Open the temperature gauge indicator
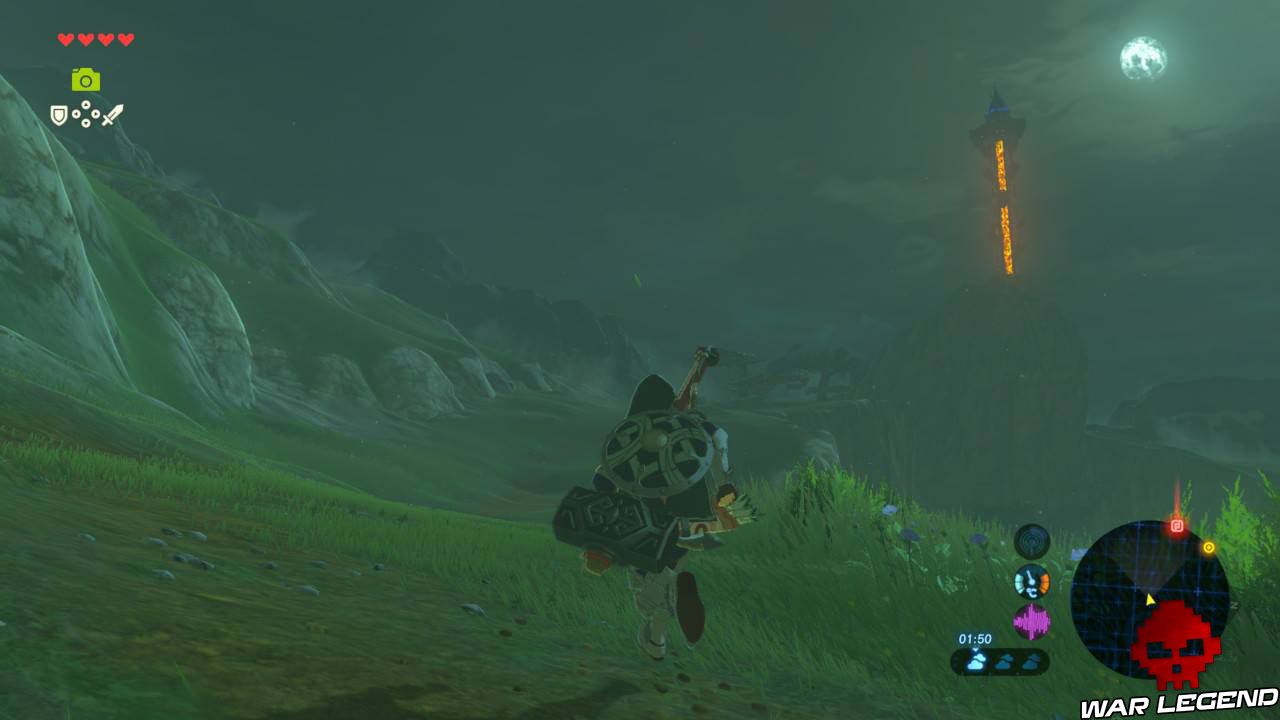The height and width of the screenshot is (720, 1280). click(1030, 582)
